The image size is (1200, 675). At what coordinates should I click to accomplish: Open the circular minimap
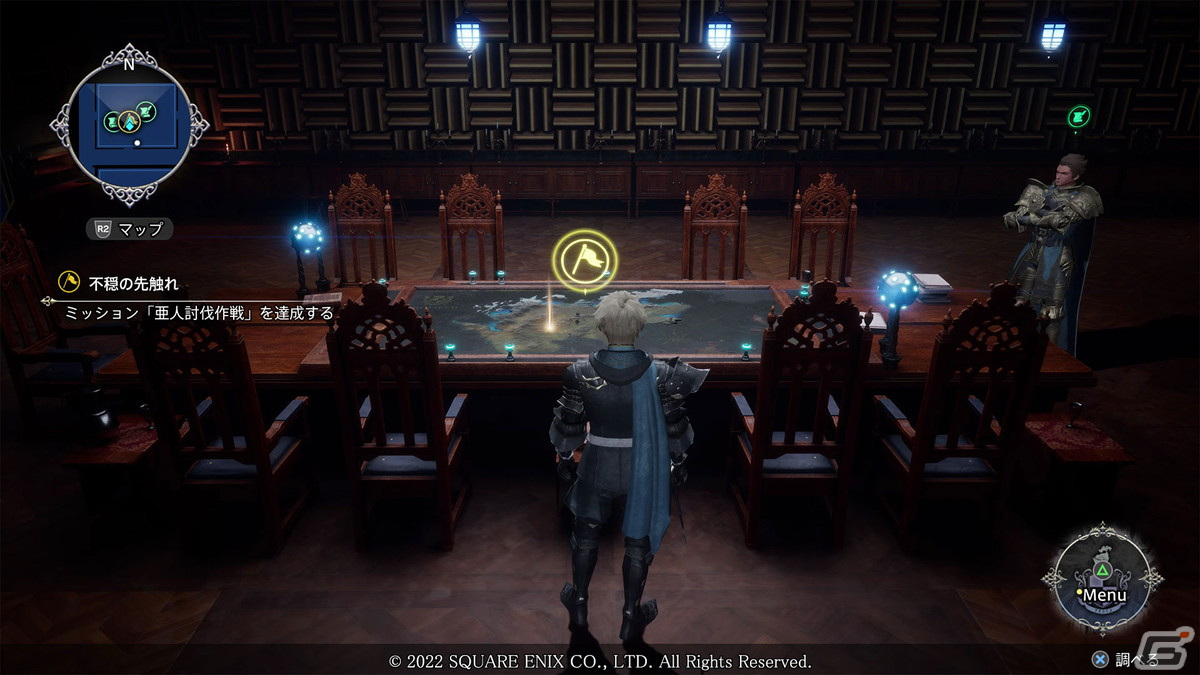point(128,125)
